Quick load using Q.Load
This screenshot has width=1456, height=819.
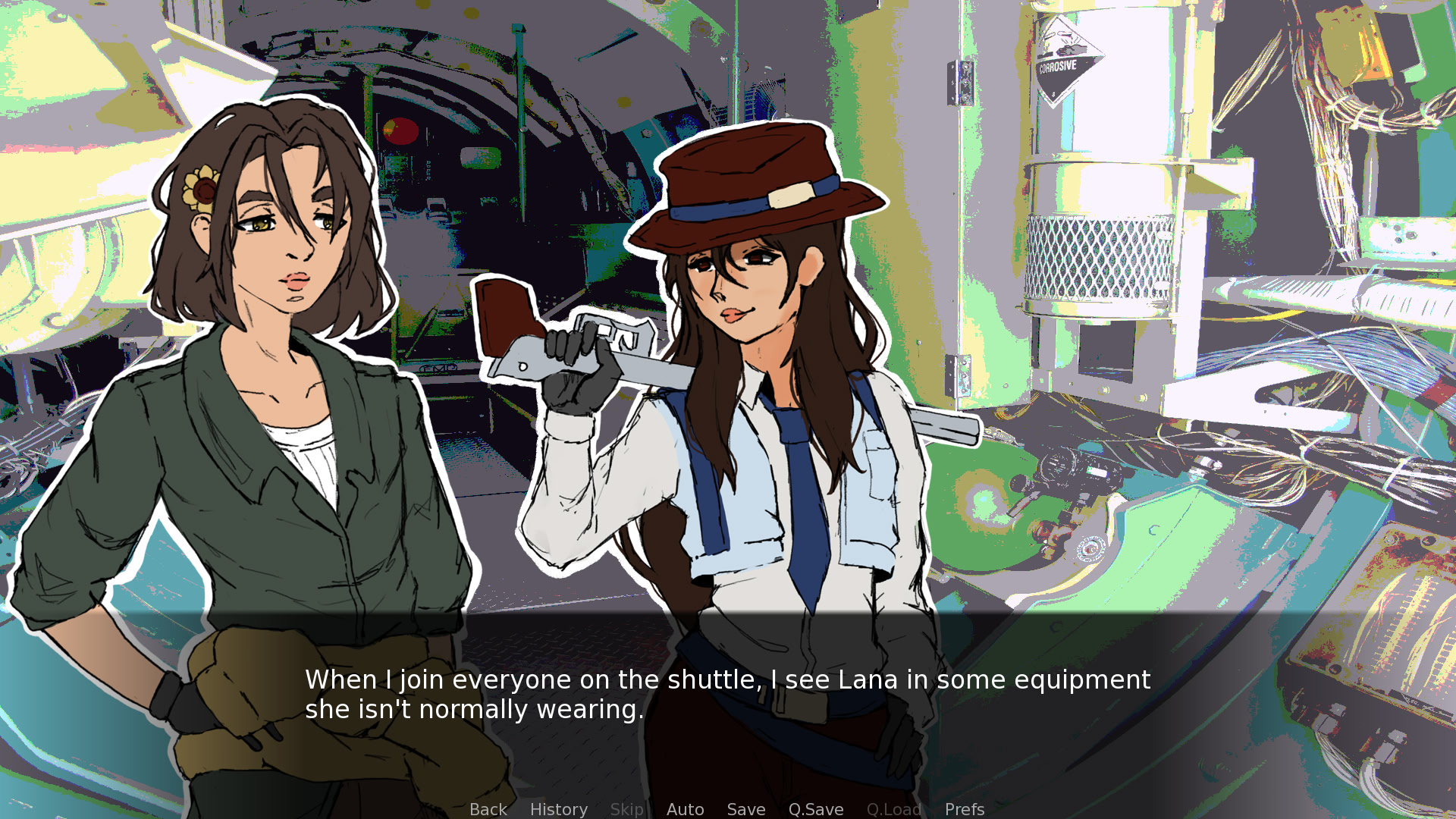pyautogui.click(x=893, y=809)
